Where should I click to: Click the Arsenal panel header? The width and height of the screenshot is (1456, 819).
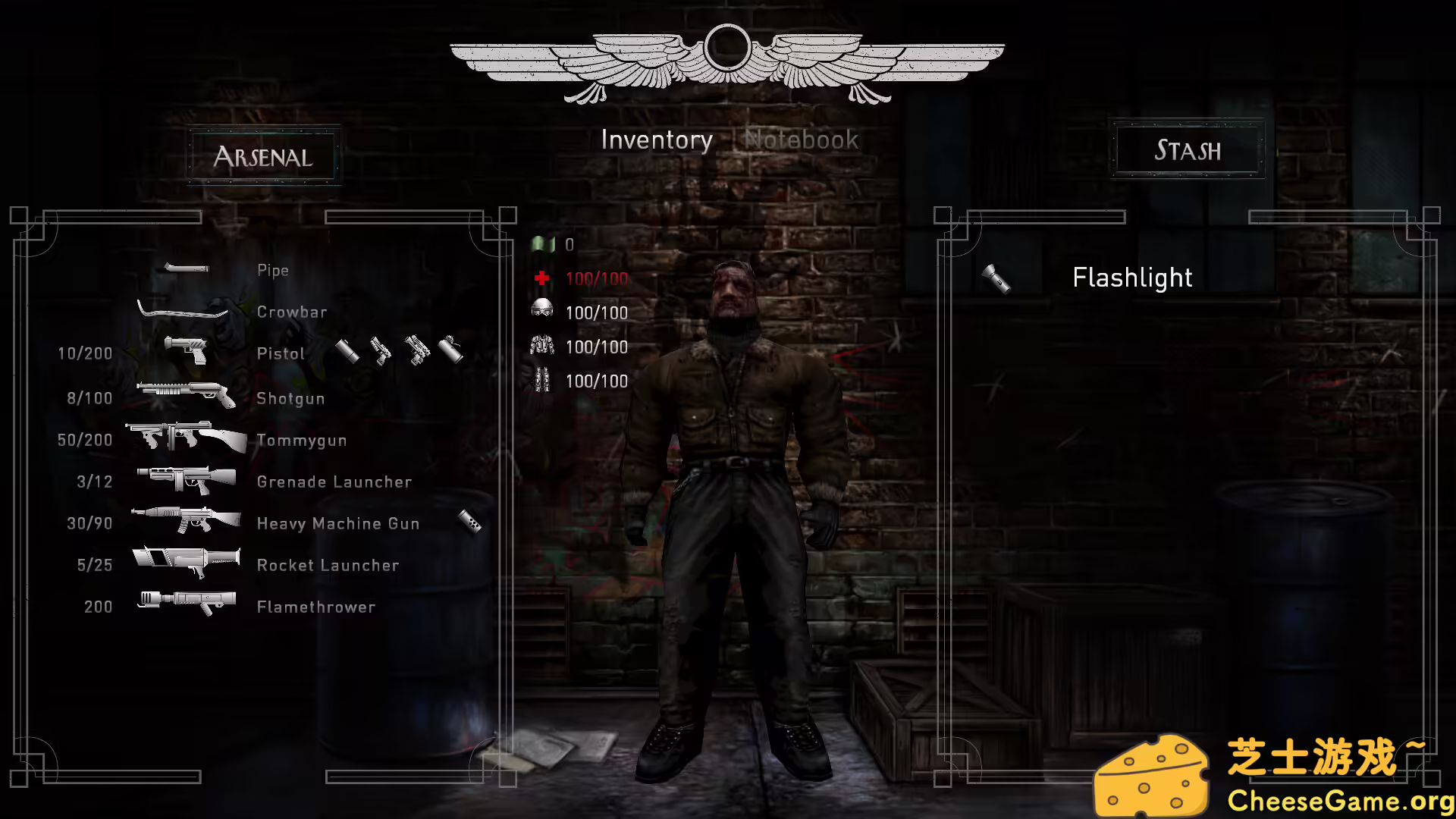pos(263,156)
